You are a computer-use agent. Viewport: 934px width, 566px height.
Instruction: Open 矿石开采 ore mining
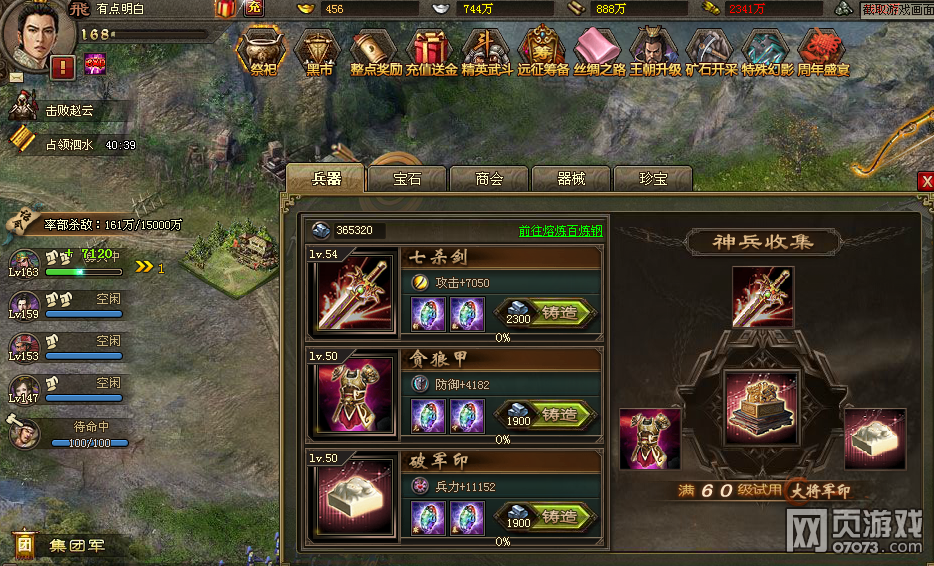pos(711,51)
